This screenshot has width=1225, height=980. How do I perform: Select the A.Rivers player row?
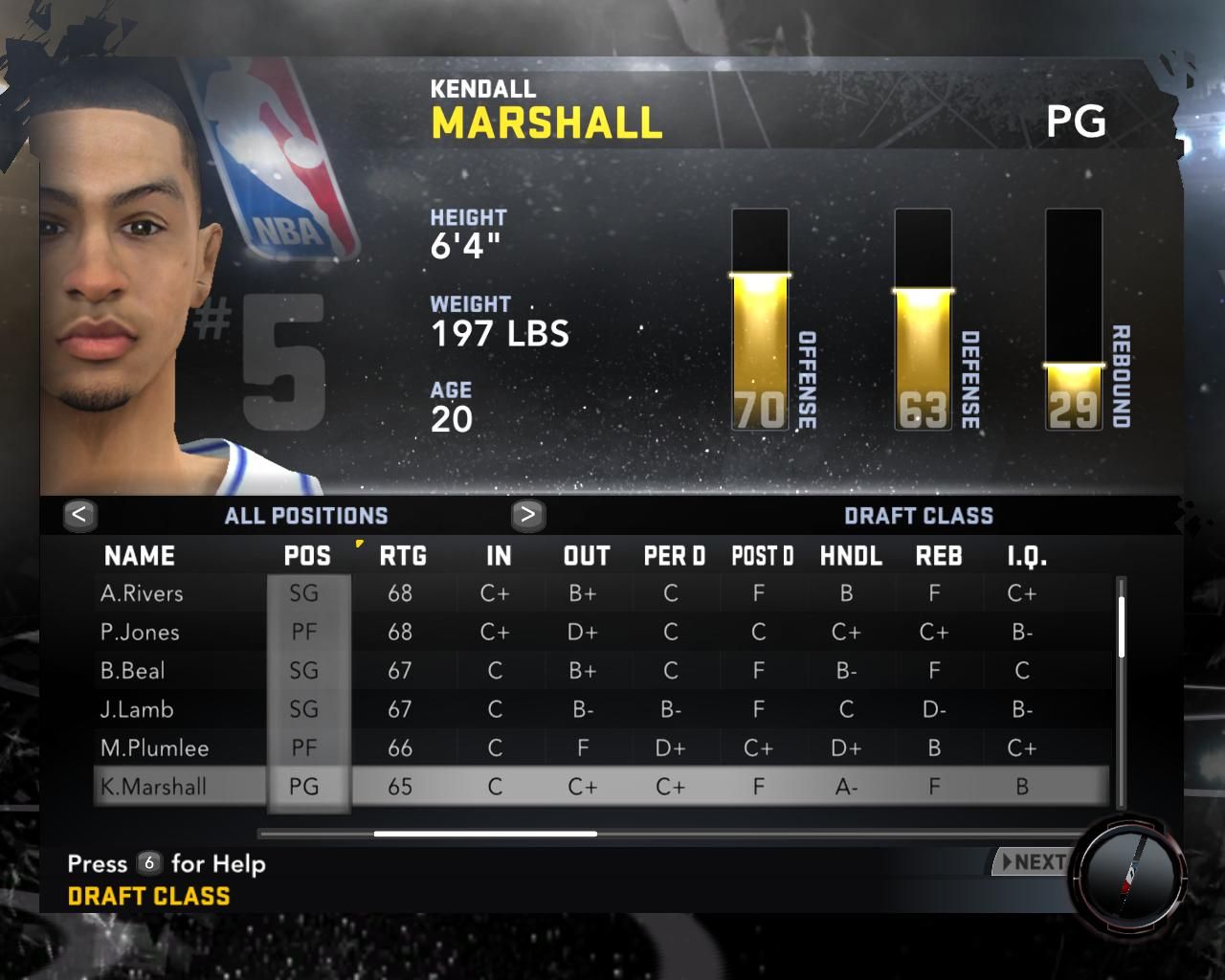[142, 593]
